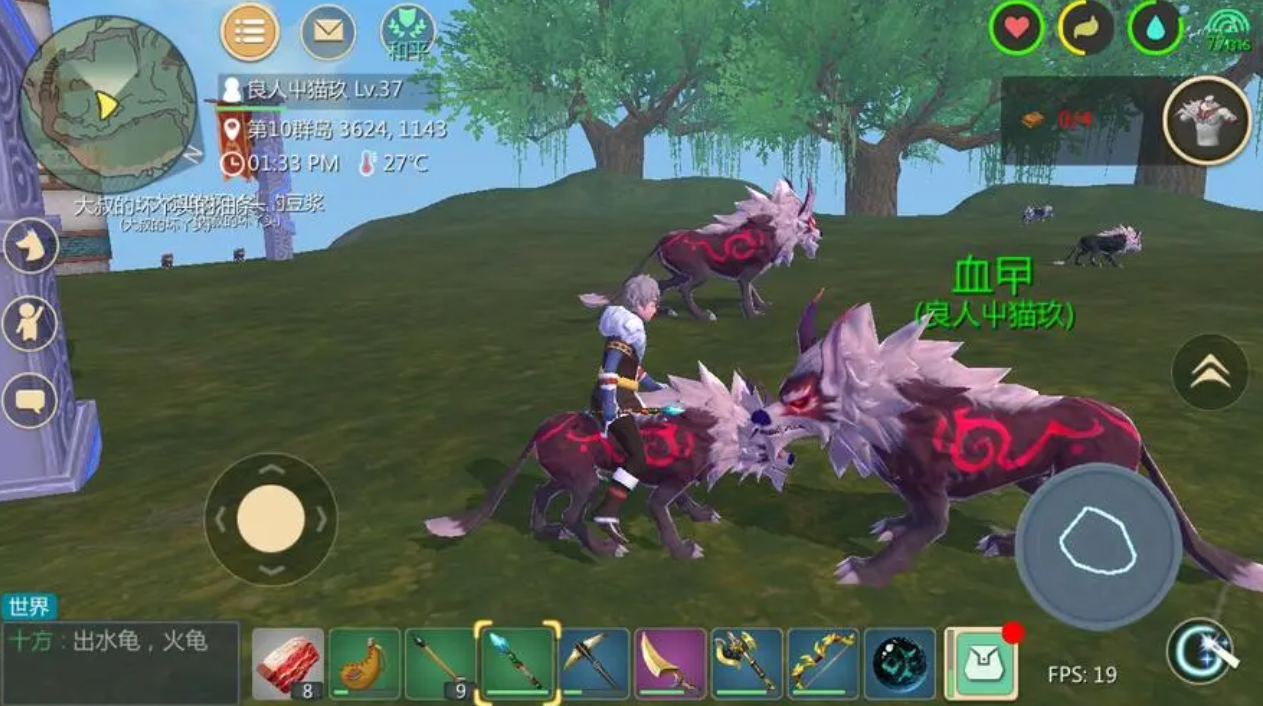Select the dark teal orb slot

899,663
